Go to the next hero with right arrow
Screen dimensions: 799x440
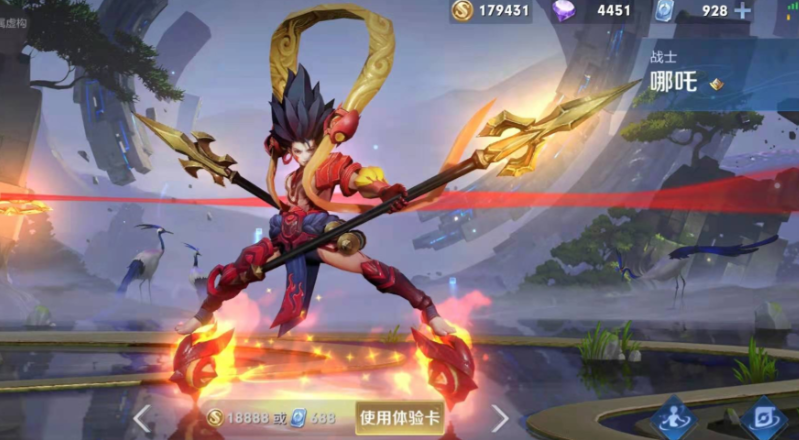click(499, 418)
